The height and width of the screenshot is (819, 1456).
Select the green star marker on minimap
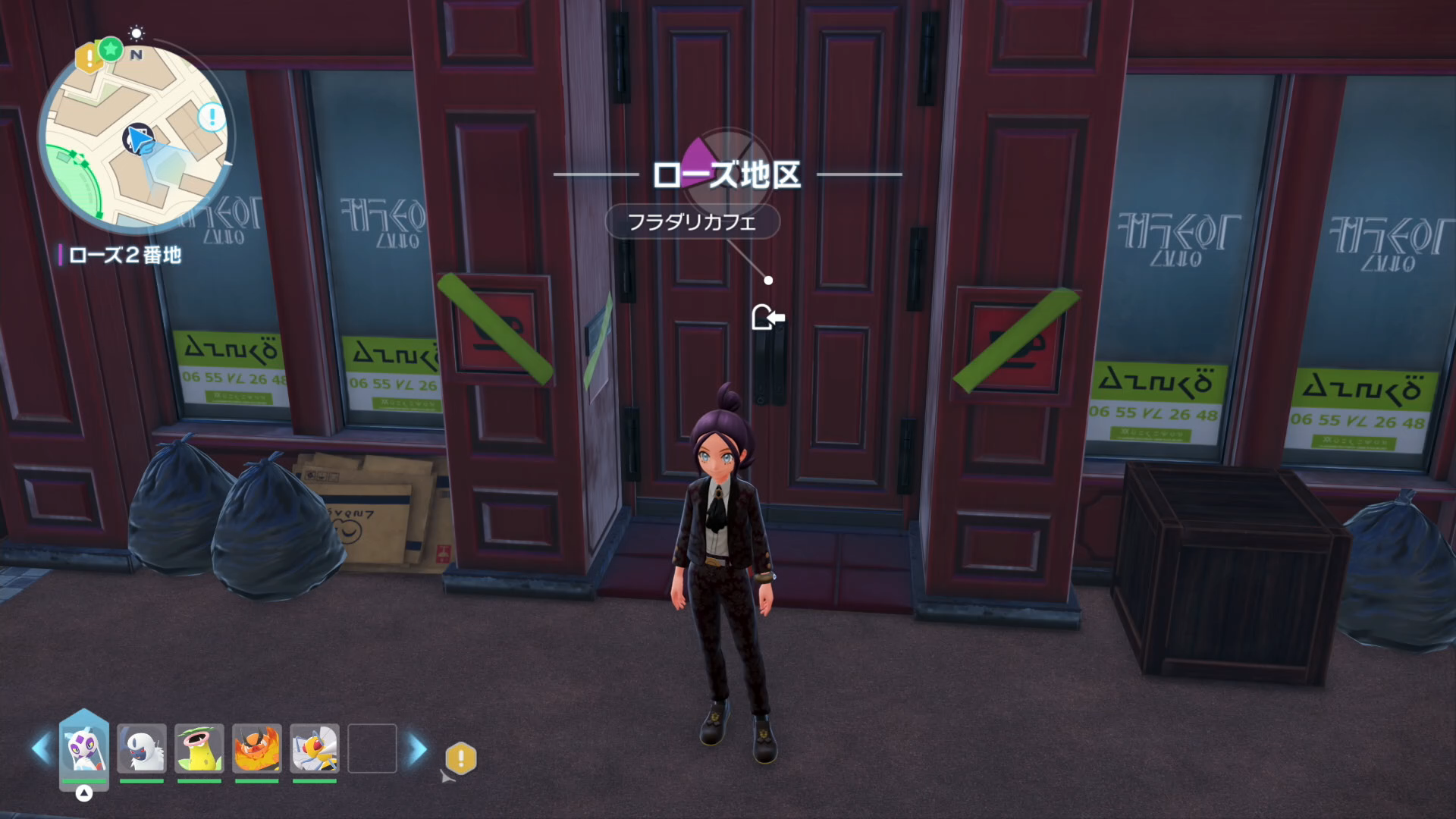(111, 49)
